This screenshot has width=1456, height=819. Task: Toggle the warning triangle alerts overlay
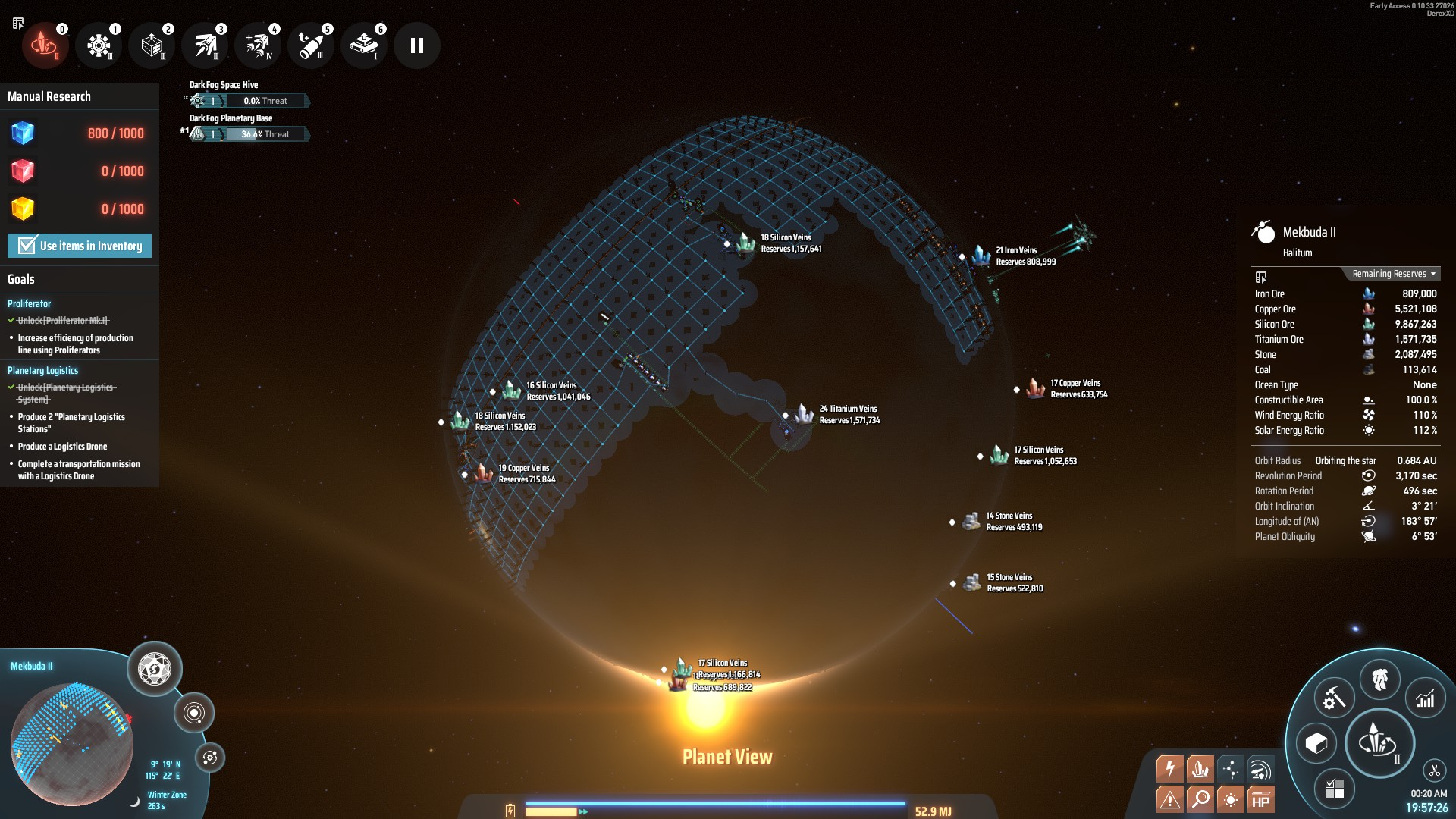click(x=1169, y=799)
